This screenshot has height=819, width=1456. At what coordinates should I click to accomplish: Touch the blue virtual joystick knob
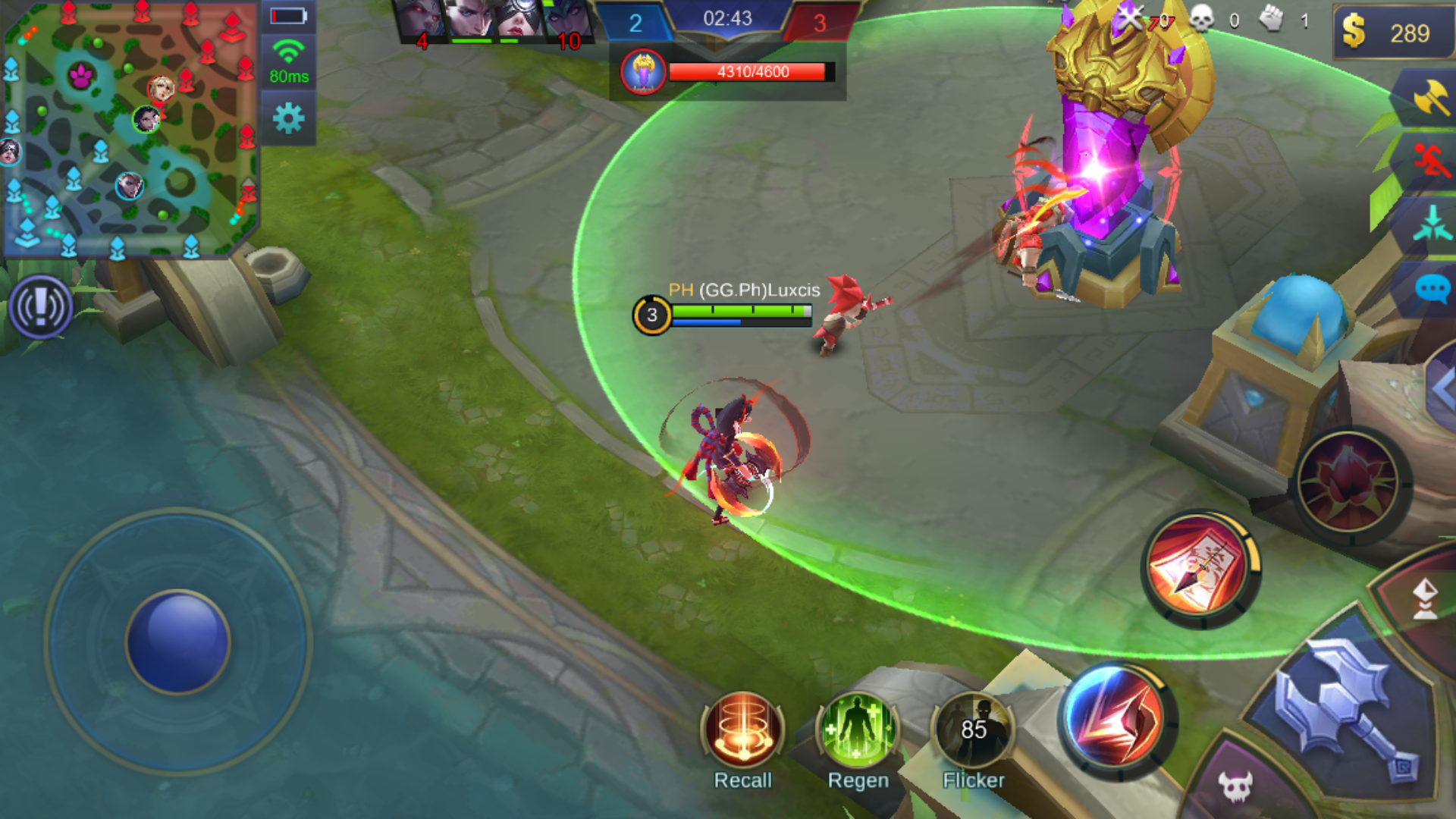point(178,642)
